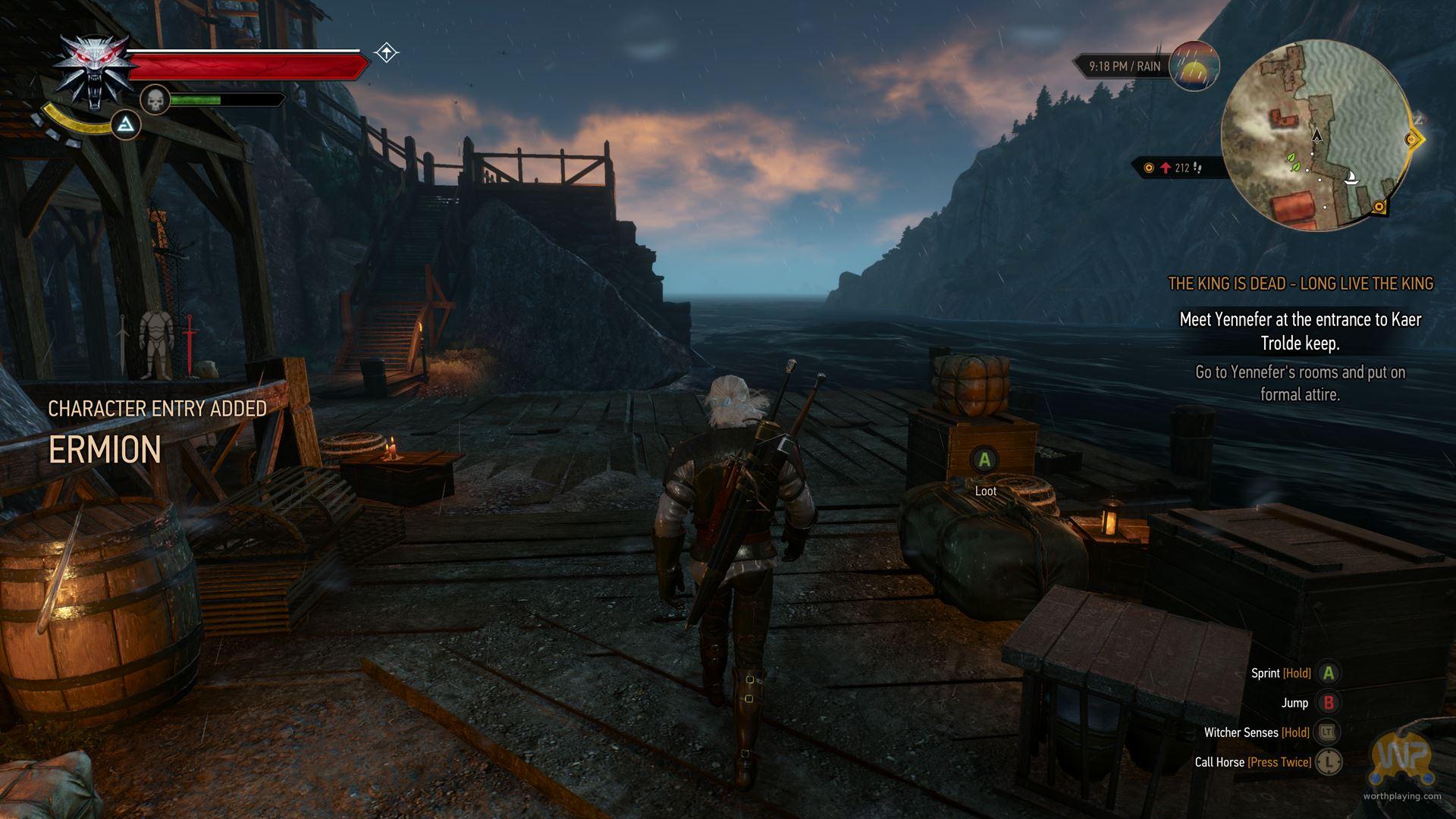Click the green herb marker on minimap
The height and width of the screenshot is (819, 1456).
click(1291, 159)
